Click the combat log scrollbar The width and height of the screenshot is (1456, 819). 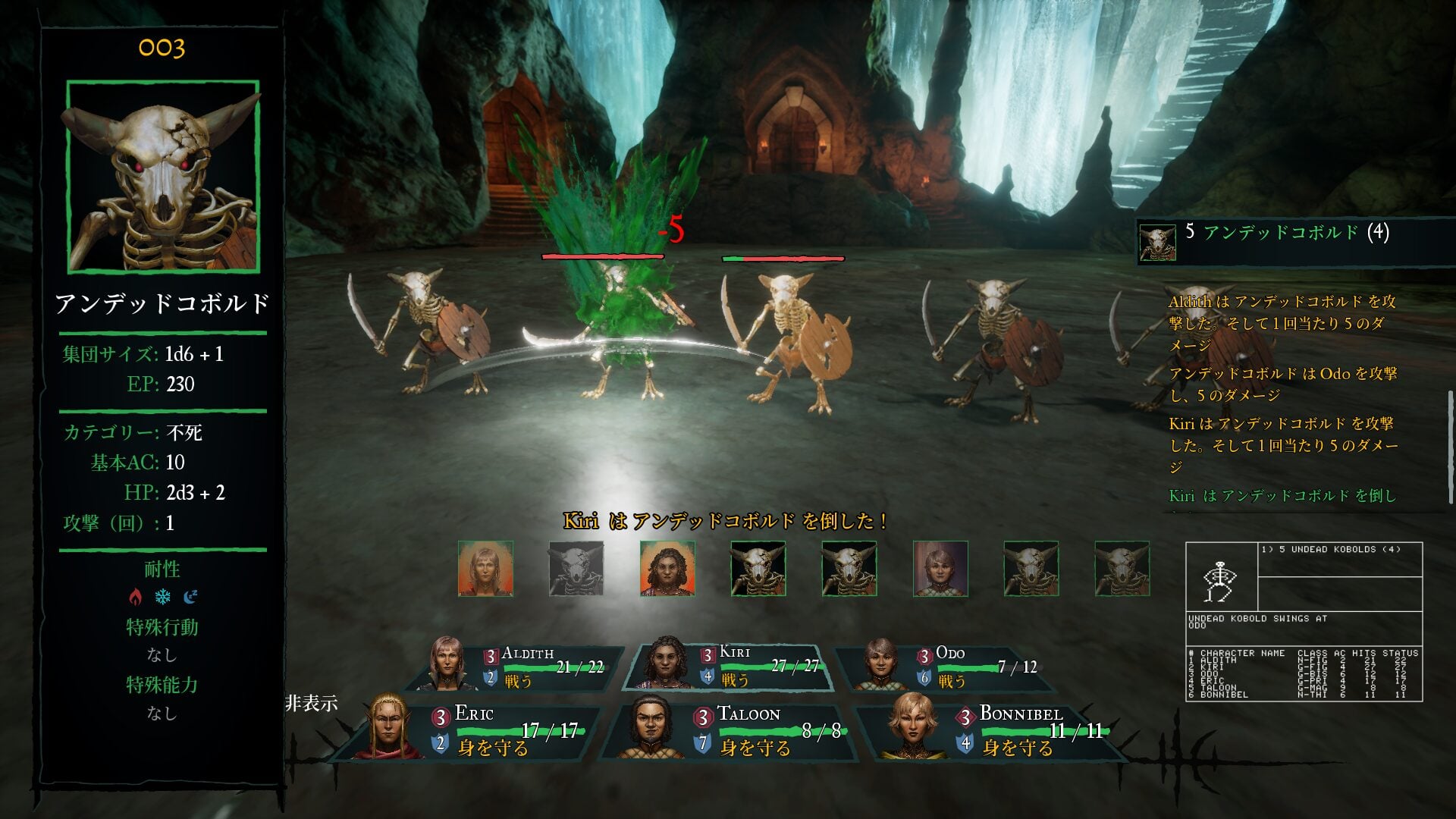click(x=1451, y=447)
